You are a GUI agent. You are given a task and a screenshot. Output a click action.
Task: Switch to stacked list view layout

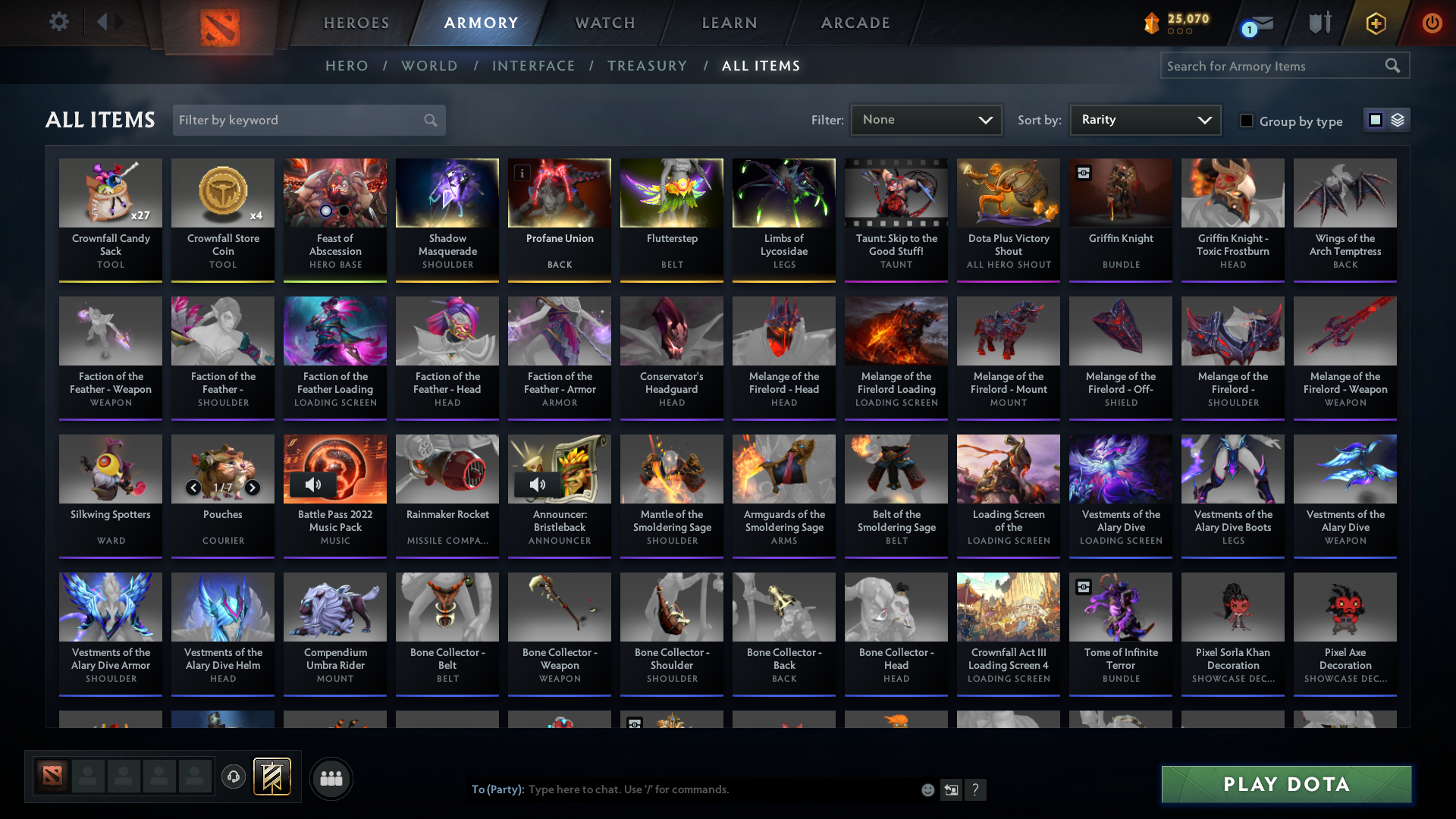pyautogui.click(x=1396, y=119)
